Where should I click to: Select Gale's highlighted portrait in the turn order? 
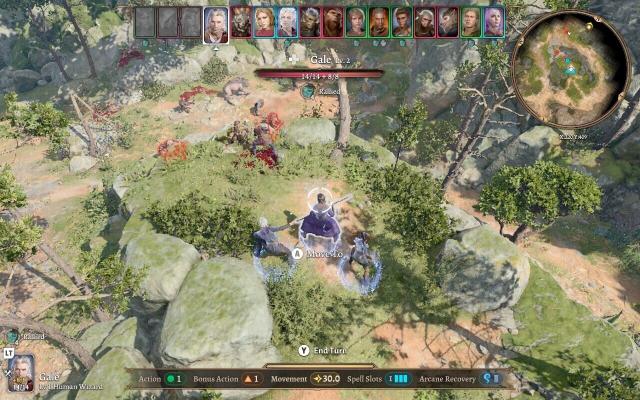(x=216, y=24)
